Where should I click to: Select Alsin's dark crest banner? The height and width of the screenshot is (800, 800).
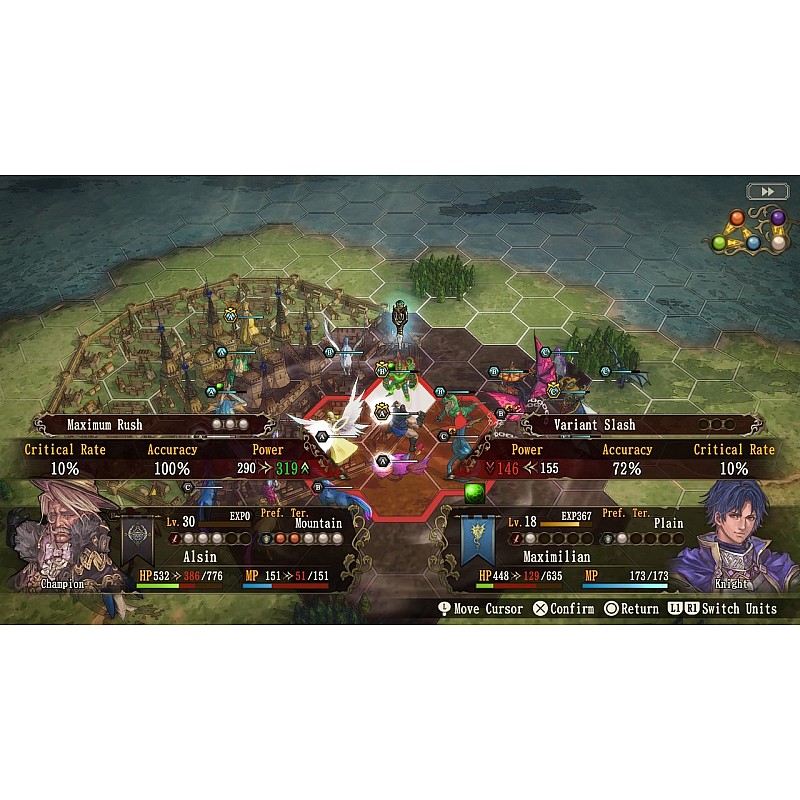(136, 540)
